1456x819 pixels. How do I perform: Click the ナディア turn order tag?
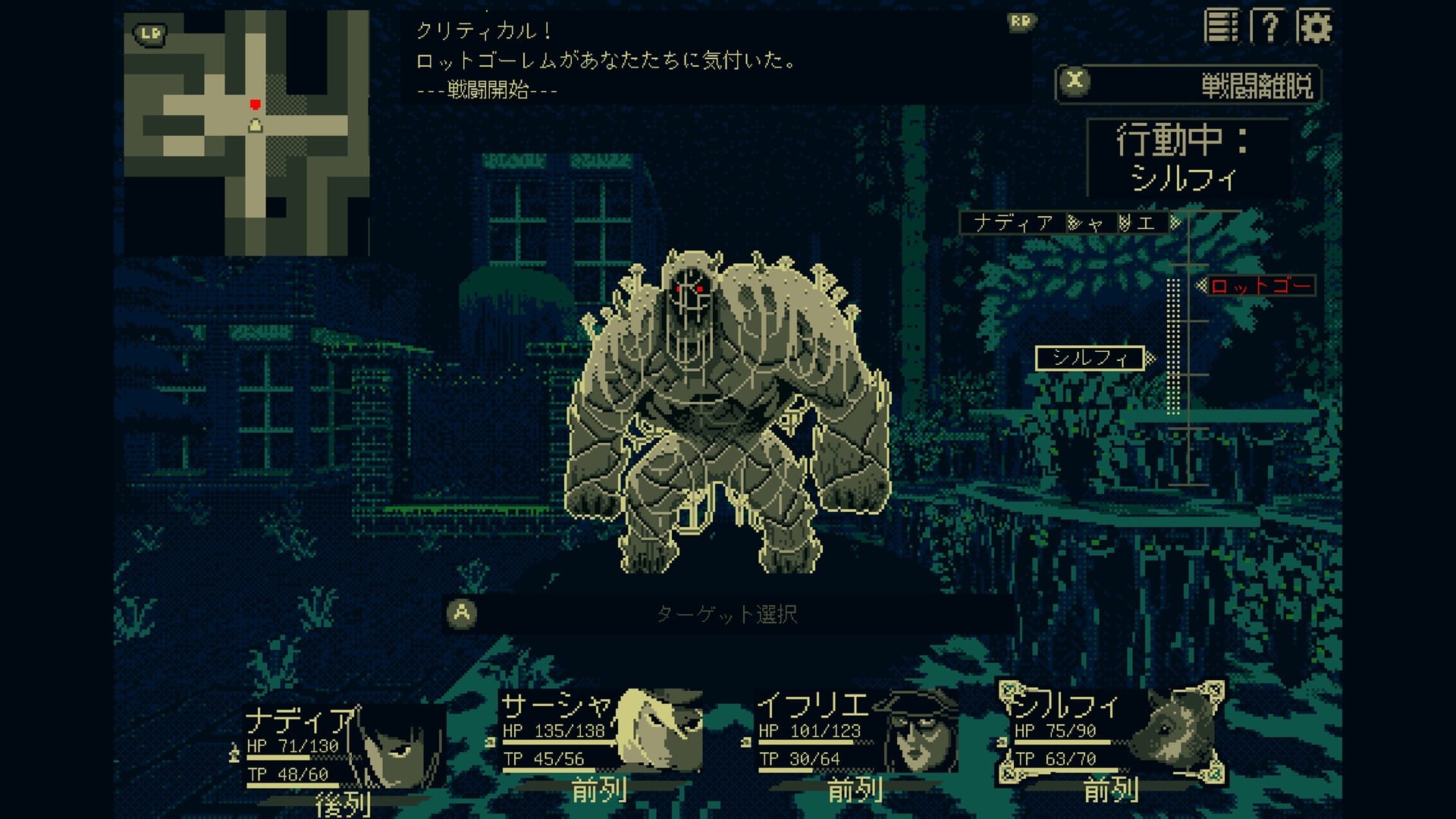(x=1013, y=223)
